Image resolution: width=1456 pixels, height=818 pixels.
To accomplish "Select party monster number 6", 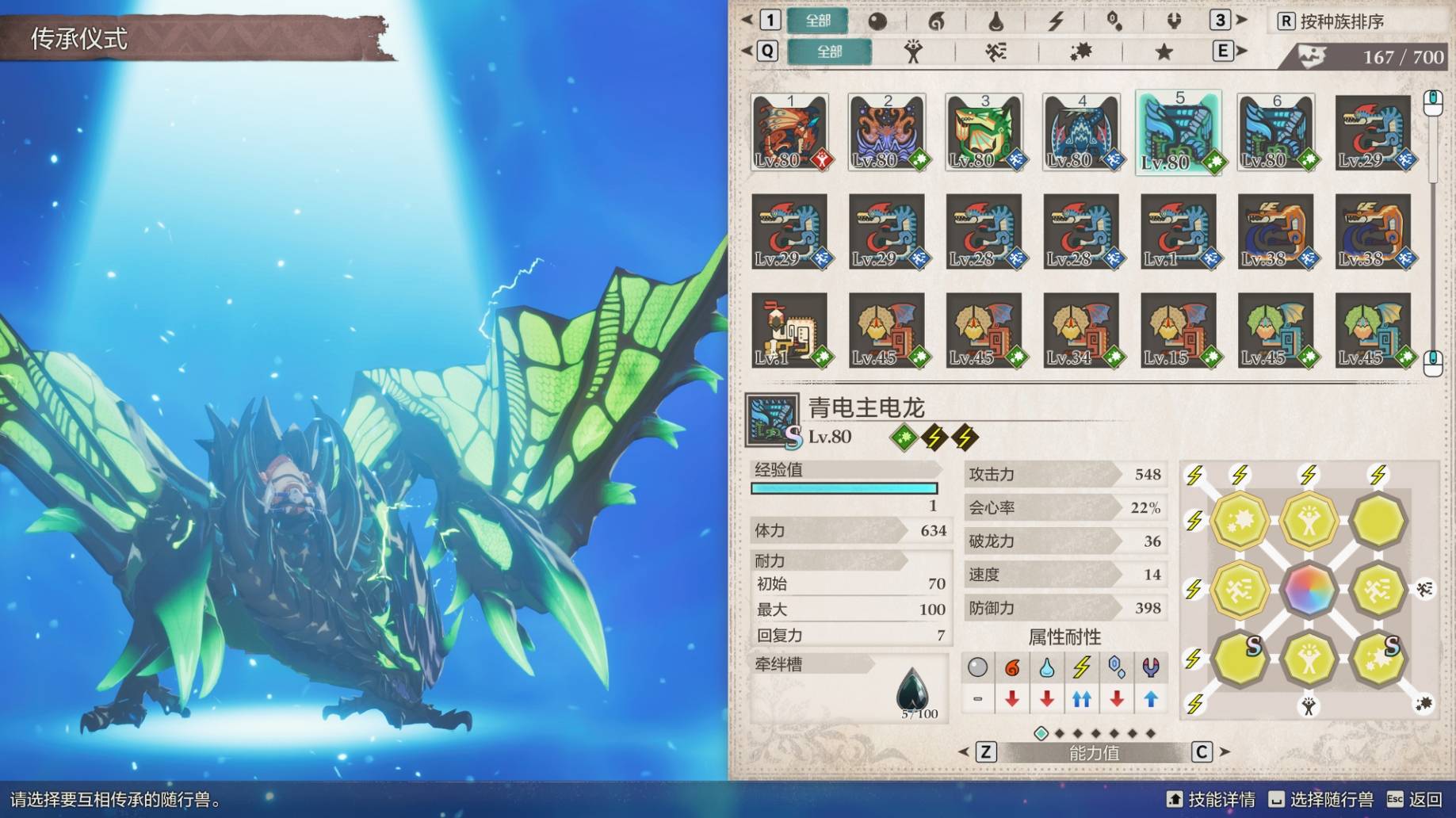I will tap(1276, 132).
